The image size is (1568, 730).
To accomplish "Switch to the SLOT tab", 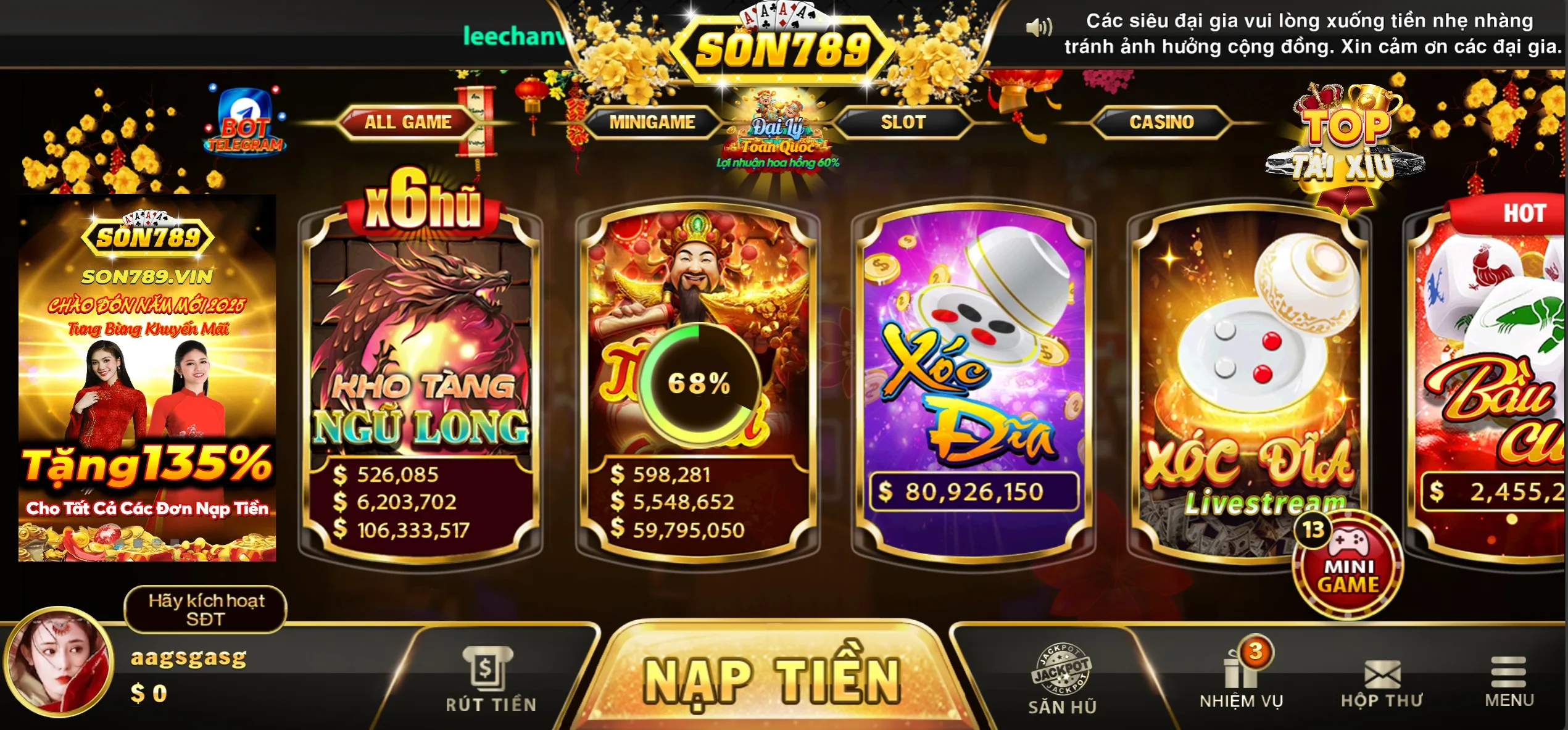I will tap(905, 122).
